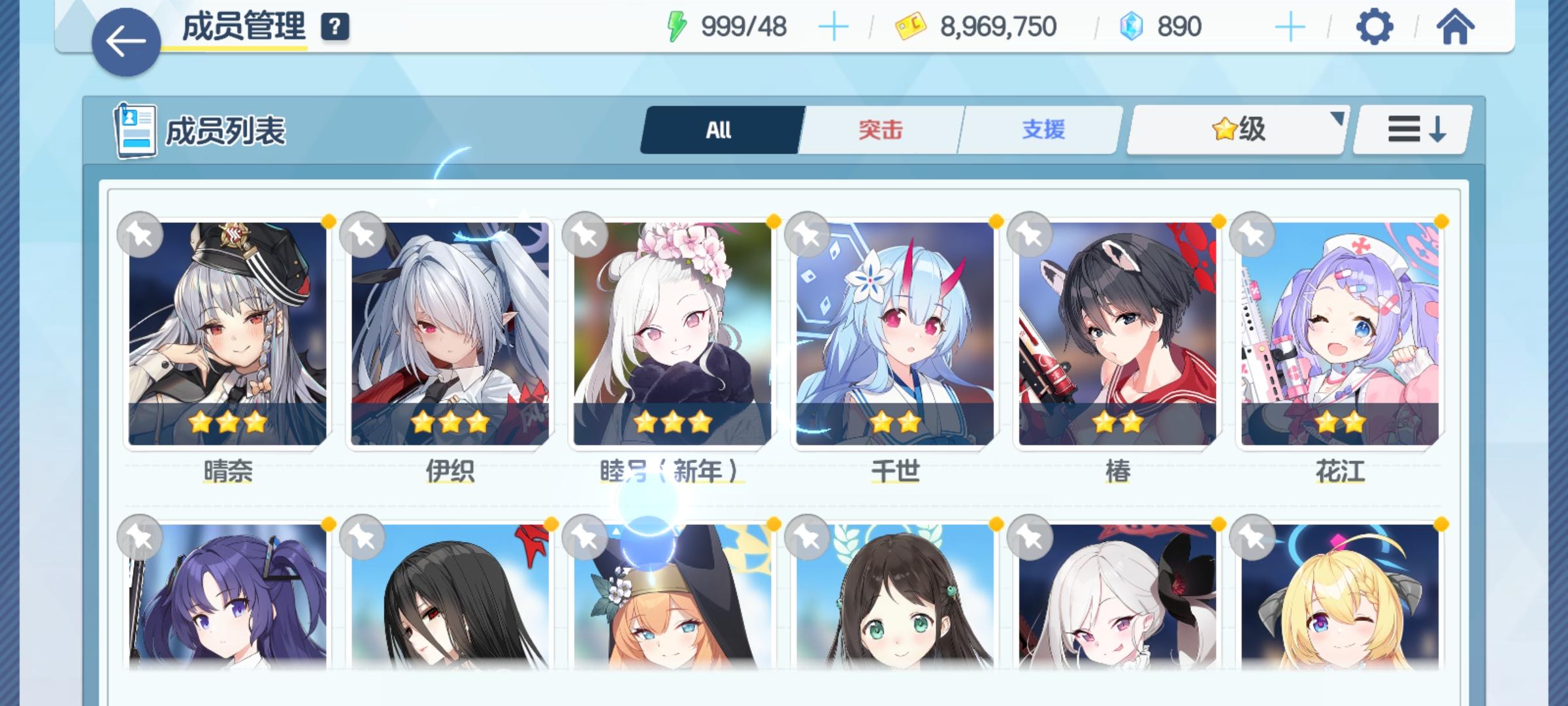Select the All filter
The image size is (1568, 706).
pyautogui.click(x=719, y=129)
